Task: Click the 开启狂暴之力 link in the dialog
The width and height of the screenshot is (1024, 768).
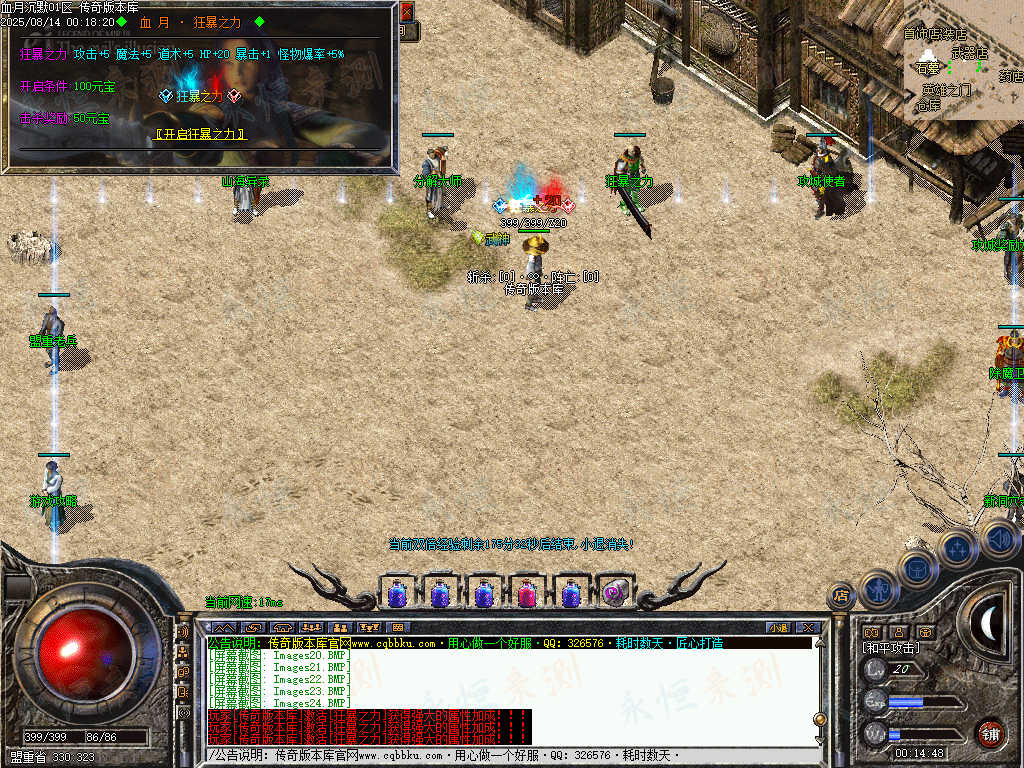Action: point(201,133)
